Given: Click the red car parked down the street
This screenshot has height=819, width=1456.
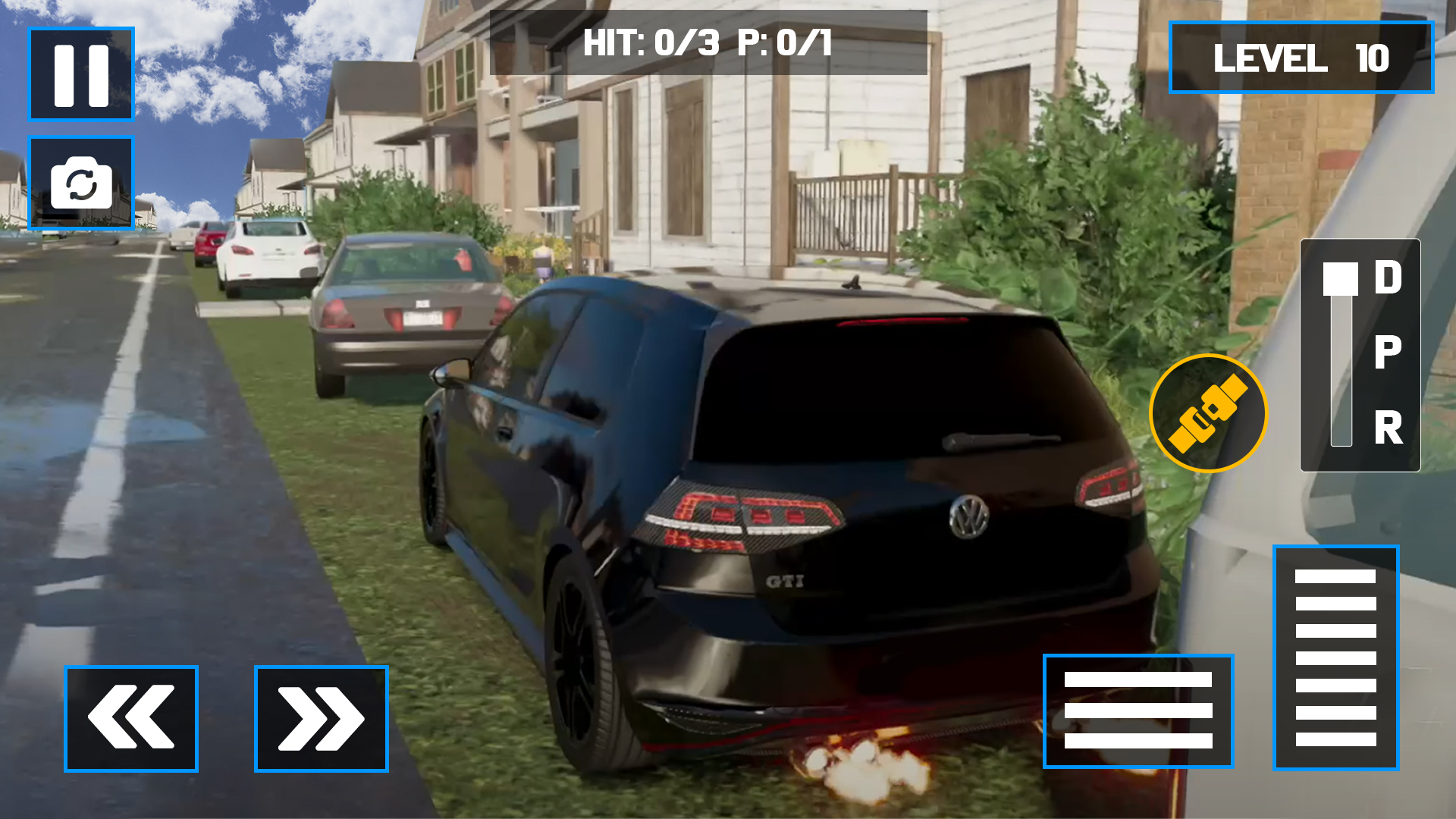Looking at the screenshot, I should [206, 244].
